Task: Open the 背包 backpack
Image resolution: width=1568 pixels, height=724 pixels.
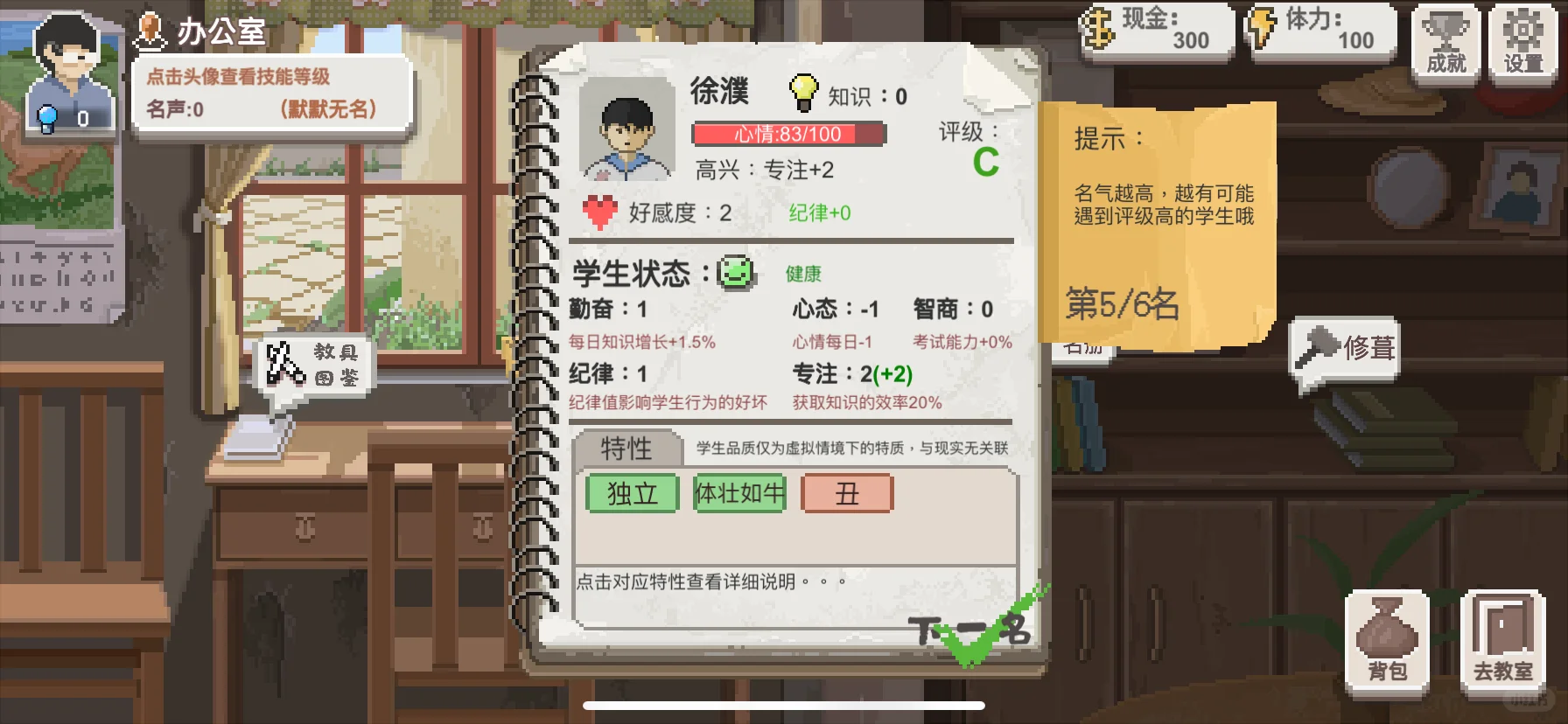Action: click(1385, 638)
